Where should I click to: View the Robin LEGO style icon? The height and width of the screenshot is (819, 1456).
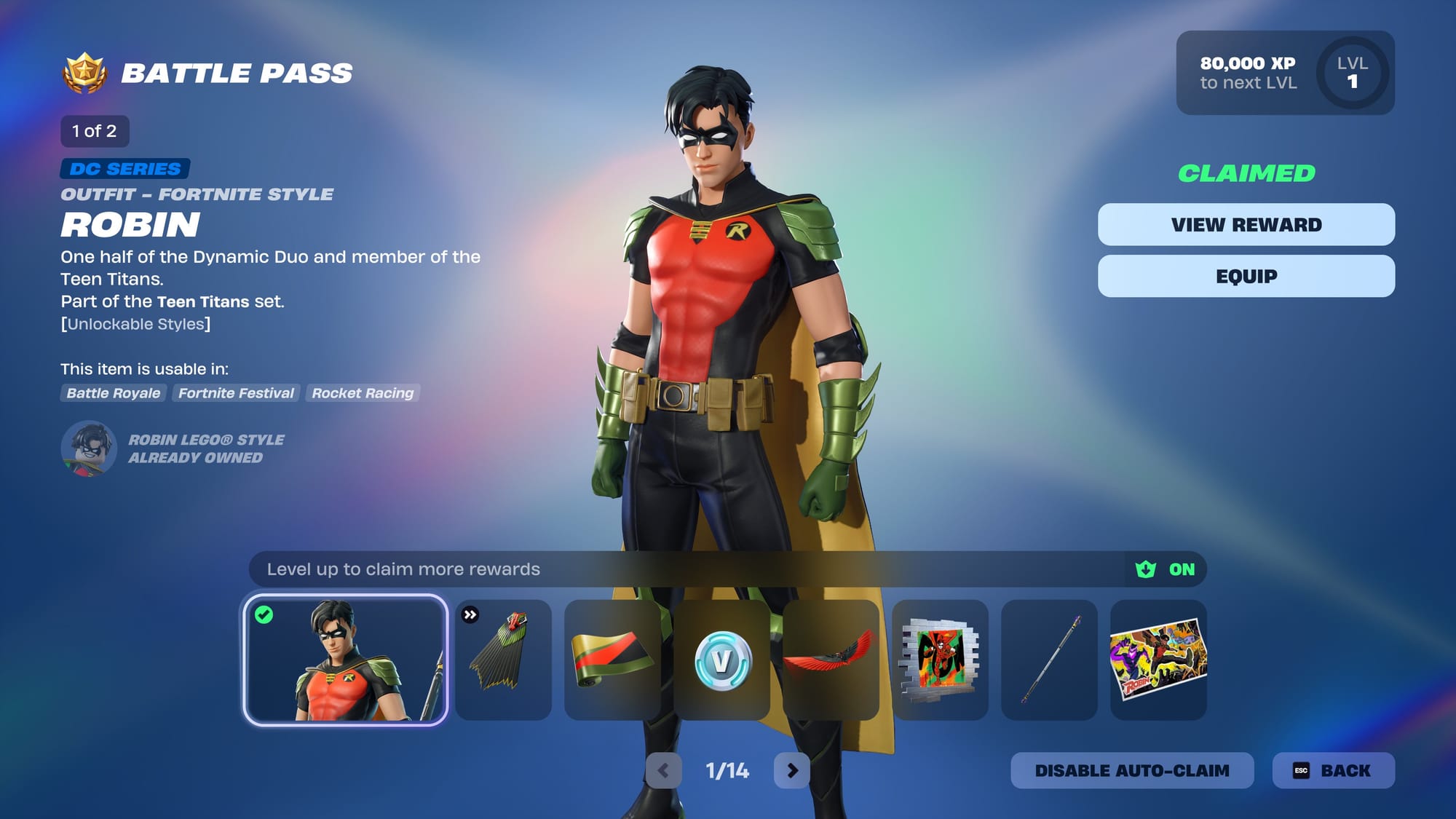(89, 448)
